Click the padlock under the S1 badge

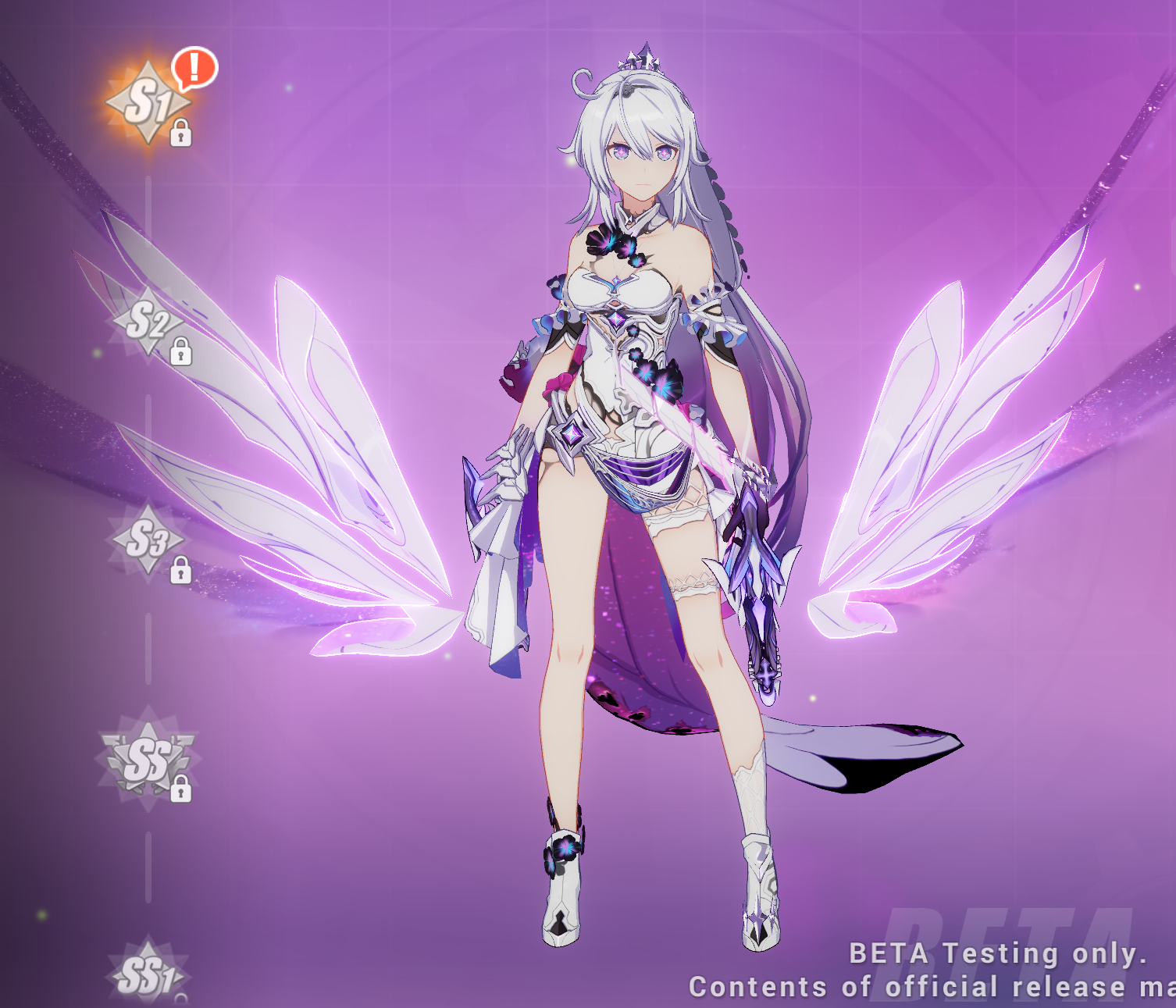point(183,133)
